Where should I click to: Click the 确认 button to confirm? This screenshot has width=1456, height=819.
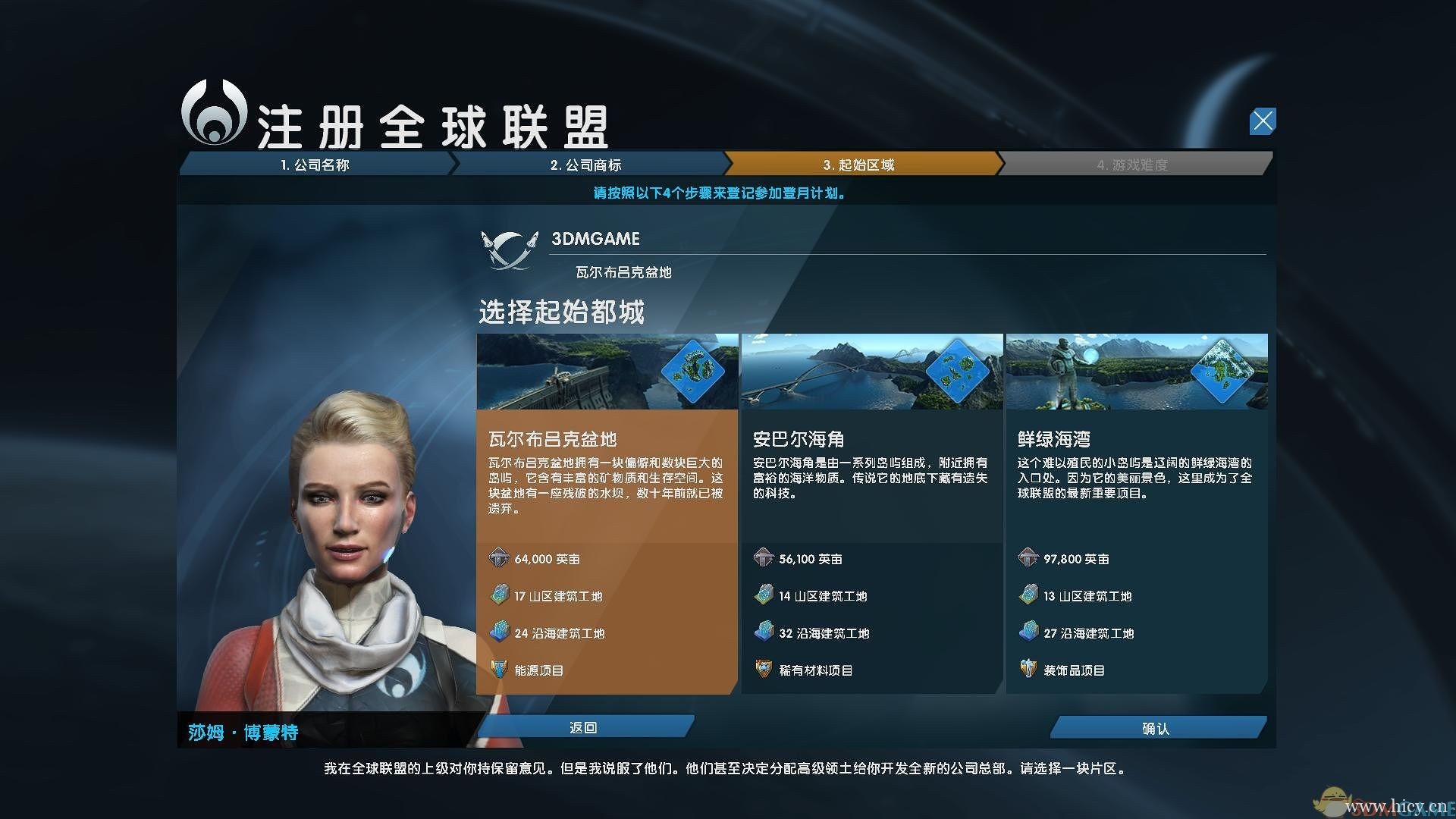pos(1156,727)
